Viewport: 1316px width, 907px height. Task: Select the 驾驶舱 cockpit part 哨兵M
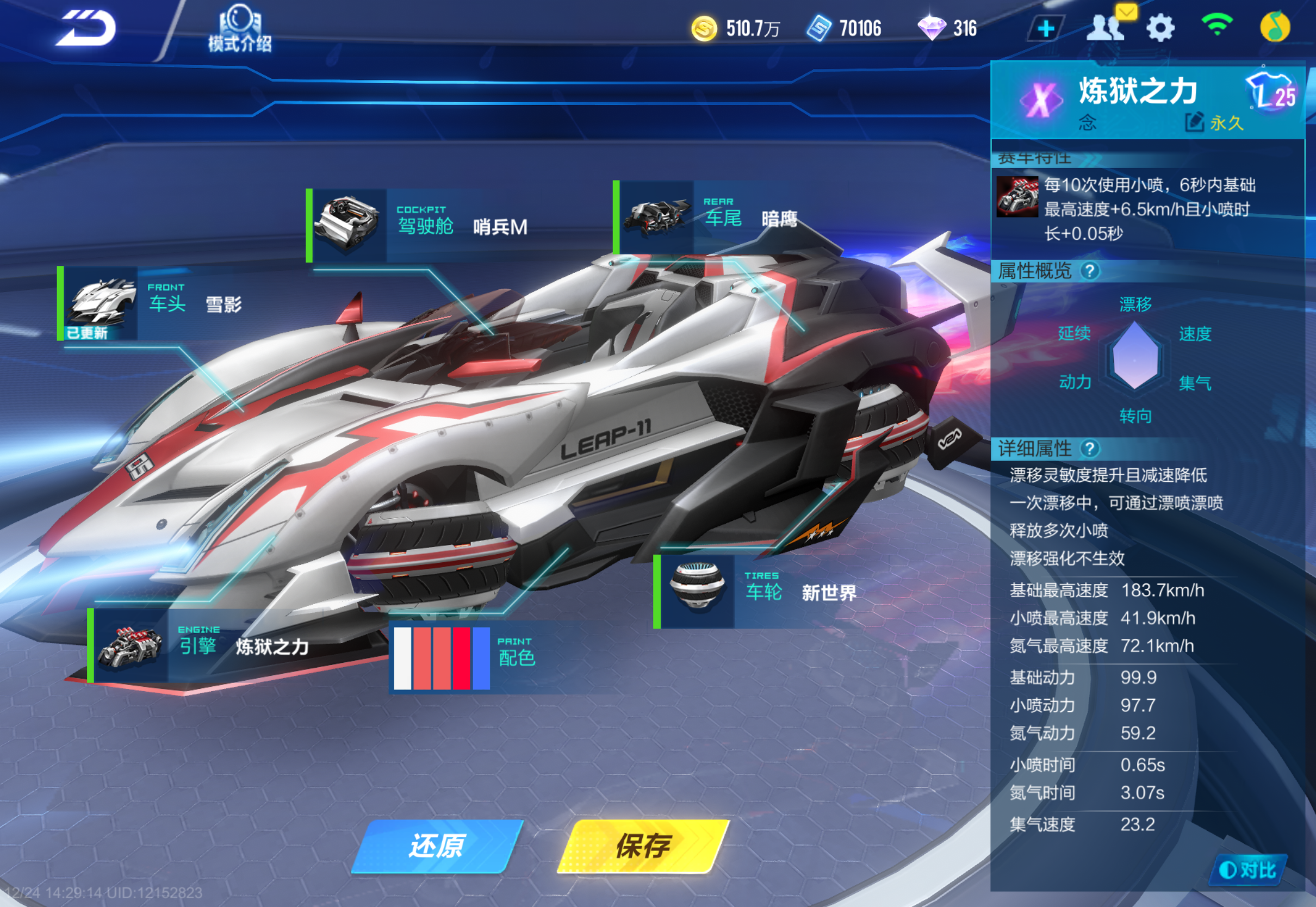pyautogui.click(x=421, y=226)
